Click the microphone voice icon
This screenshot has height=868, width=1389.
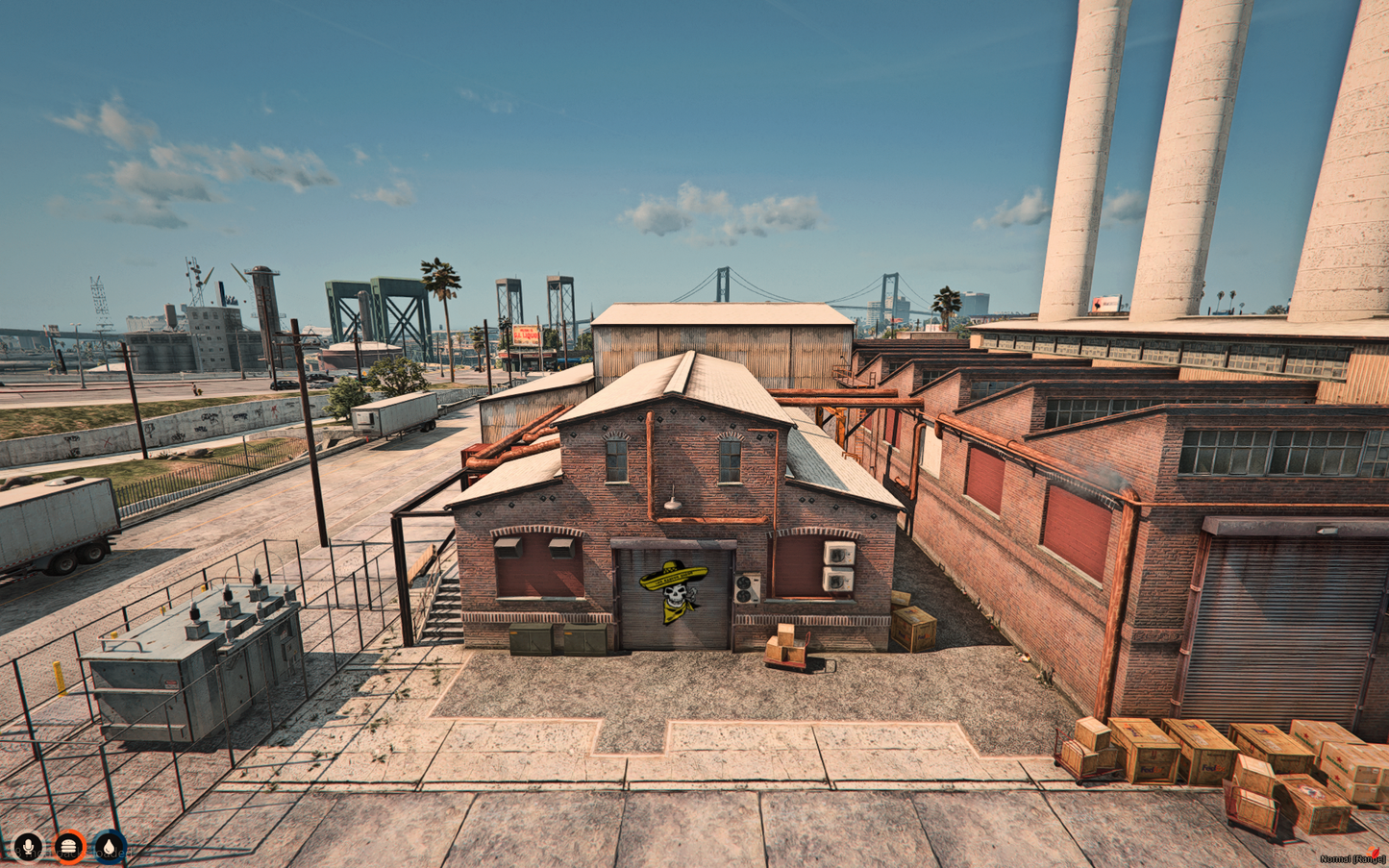click(x=27, y=847)
